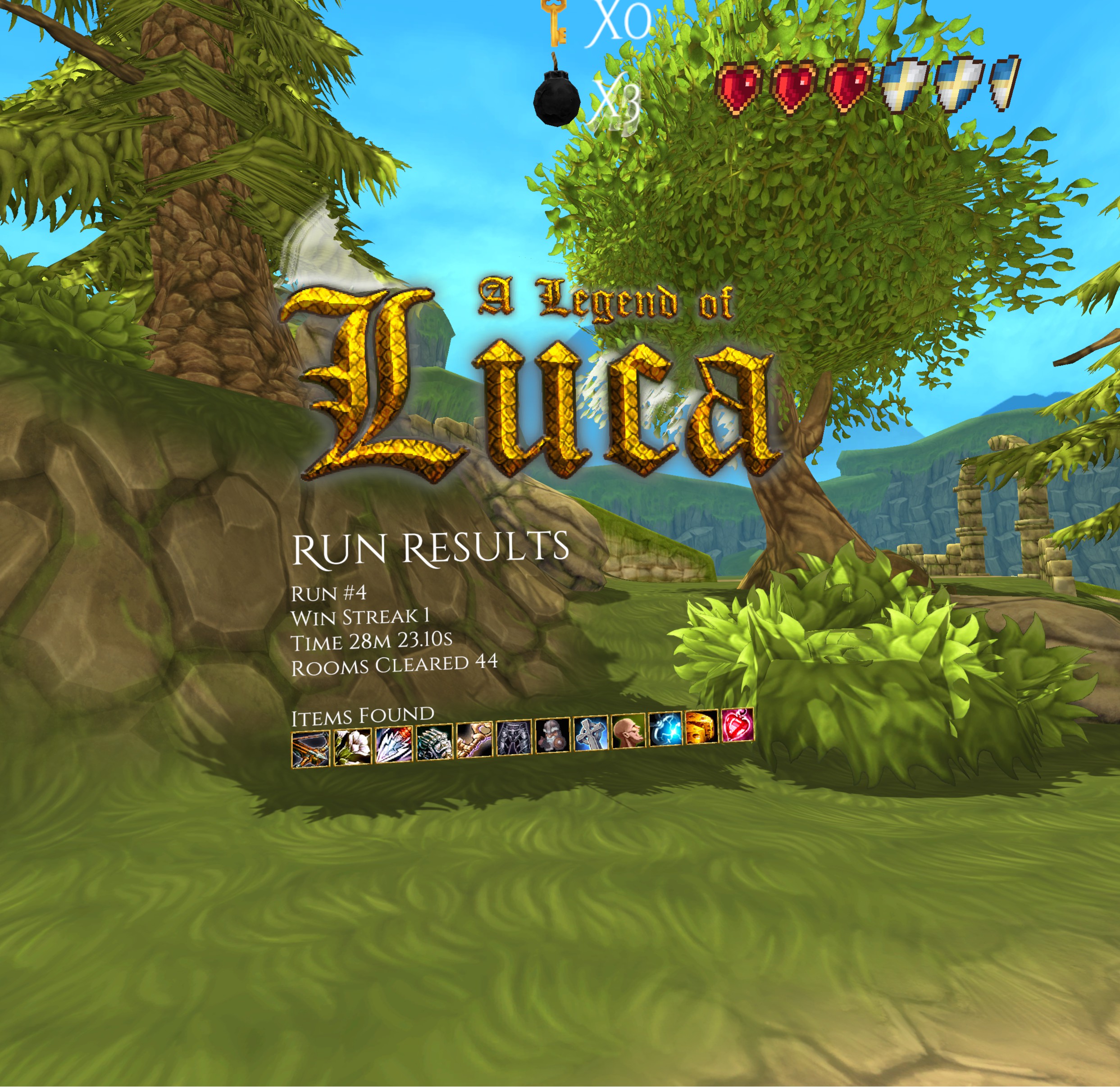Click the Items Found label
The height and width of the screenshot is (1087, 1120).
363,715
